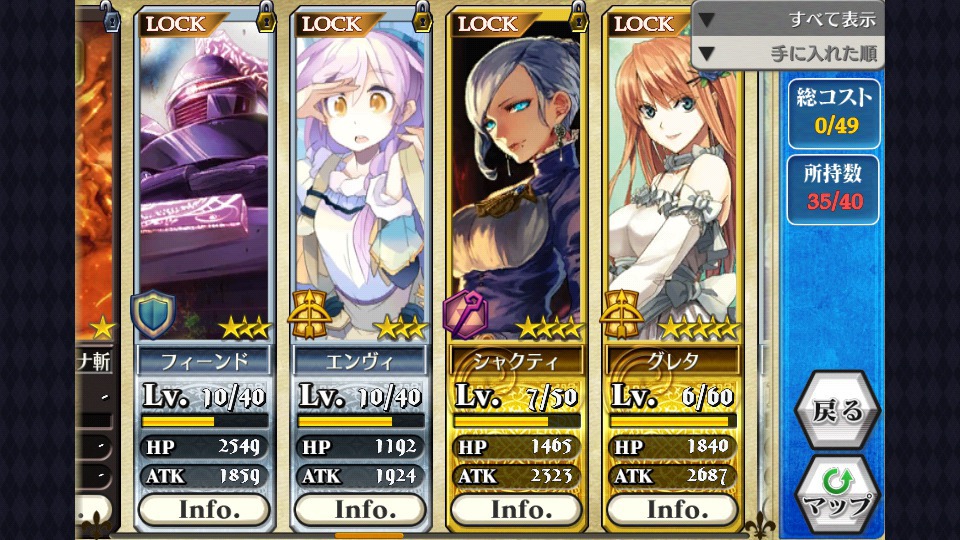Pick the グレタ orange-haired character card
This screenshot has height=540, width=960.
coord(673,180)
